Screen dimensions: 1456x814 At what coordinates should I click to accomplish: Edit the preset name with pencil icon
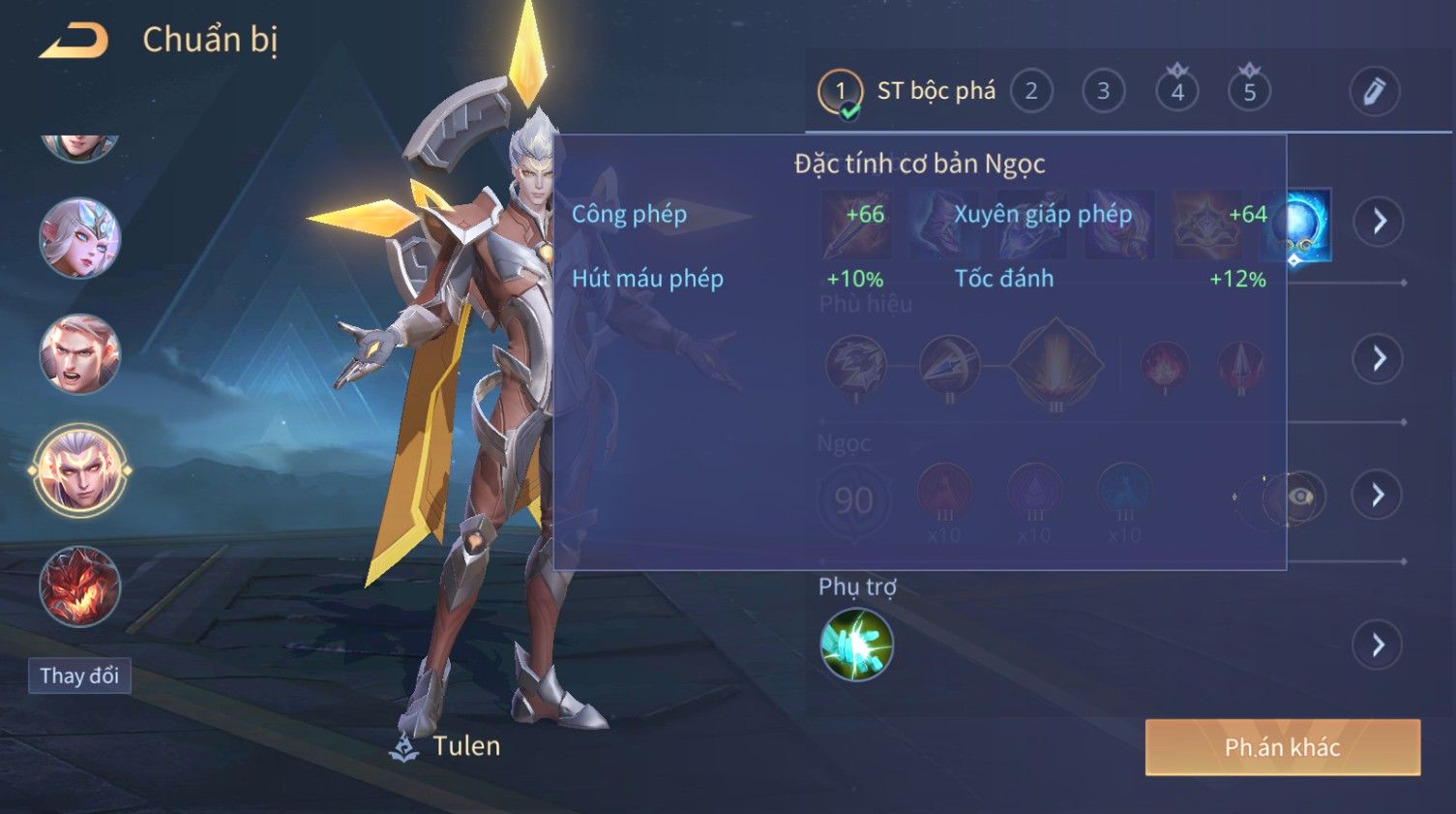(x=1374, y=92)
